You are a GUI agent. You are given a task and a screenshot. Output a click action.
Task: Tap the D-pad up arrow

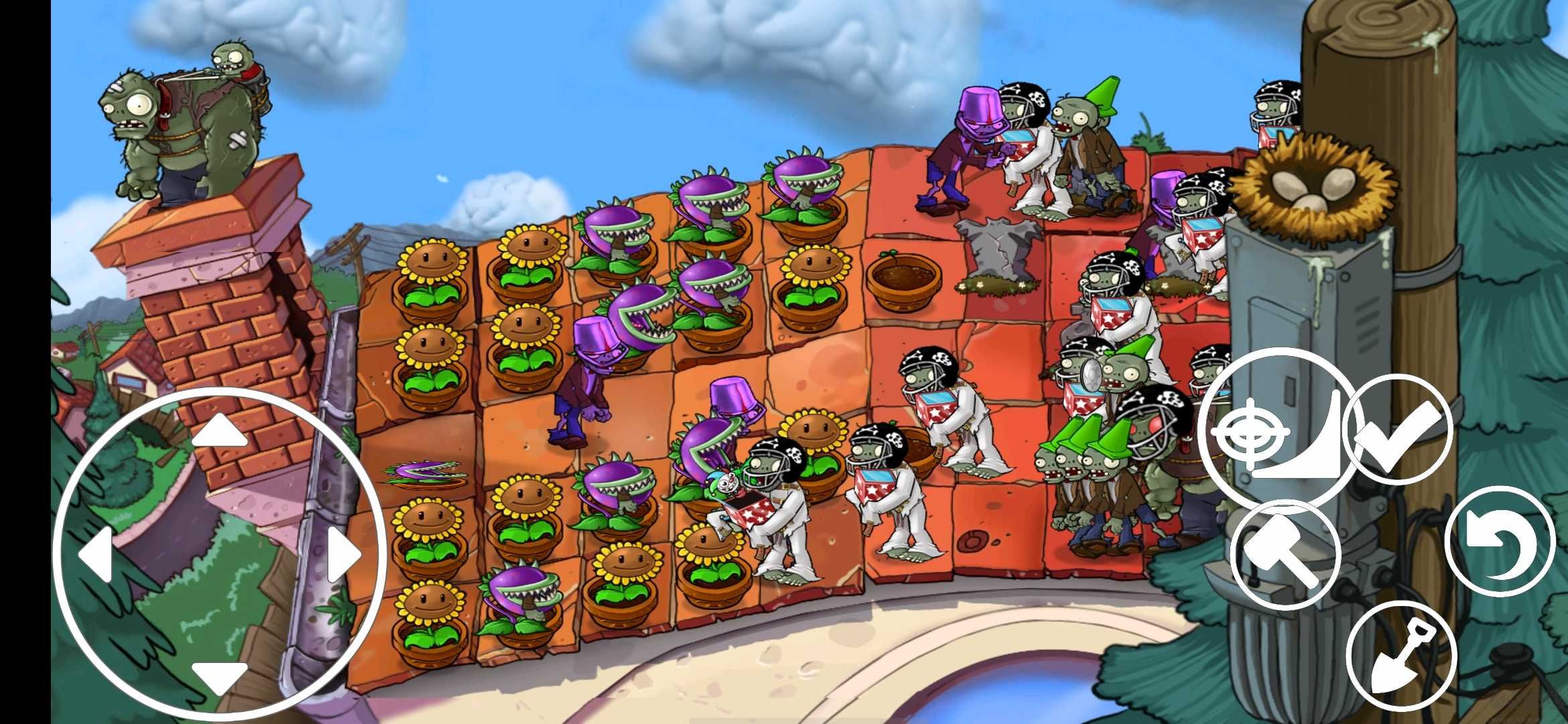click(x=219, y=431)
